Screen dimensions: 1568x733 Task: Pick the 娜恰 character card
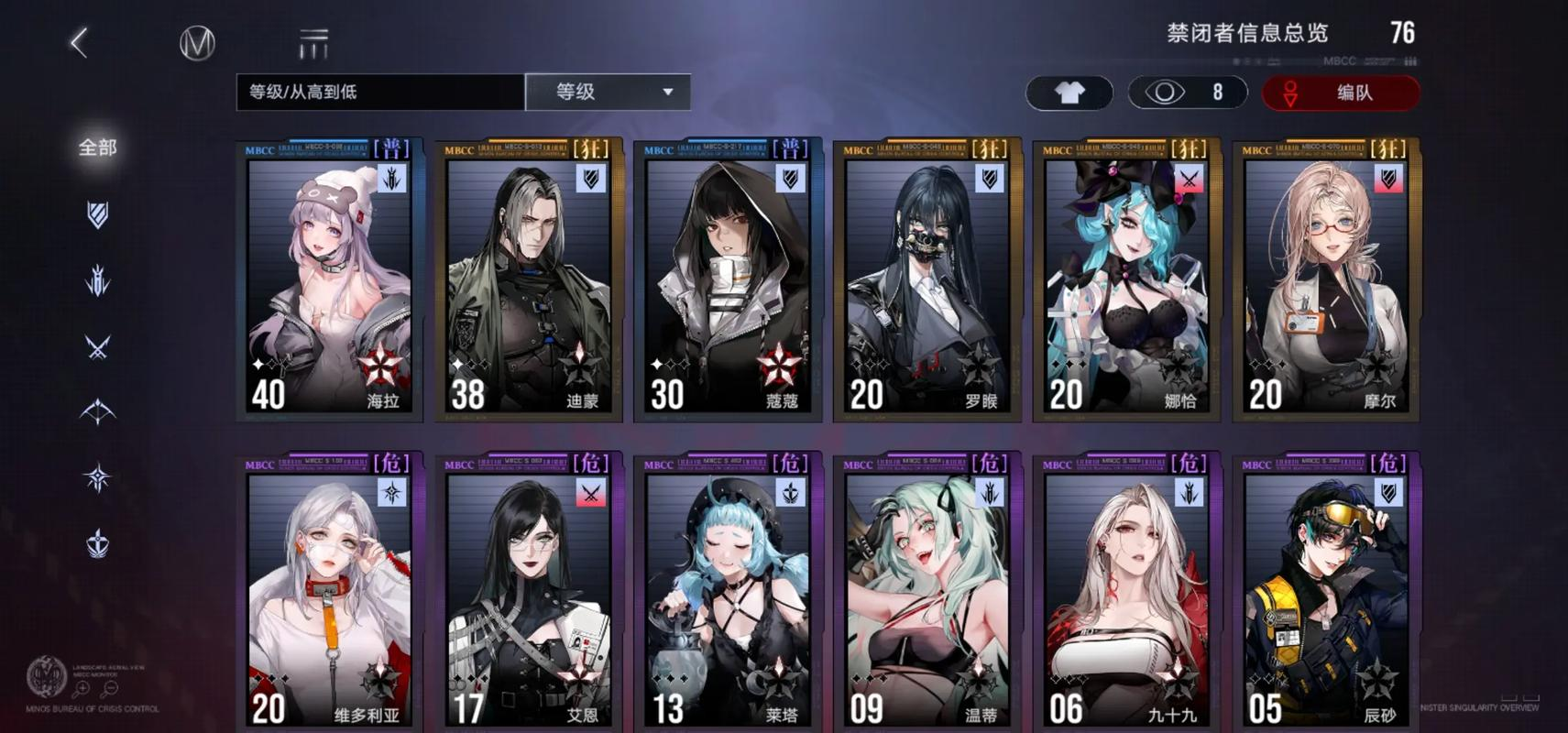coord(1127,279)
